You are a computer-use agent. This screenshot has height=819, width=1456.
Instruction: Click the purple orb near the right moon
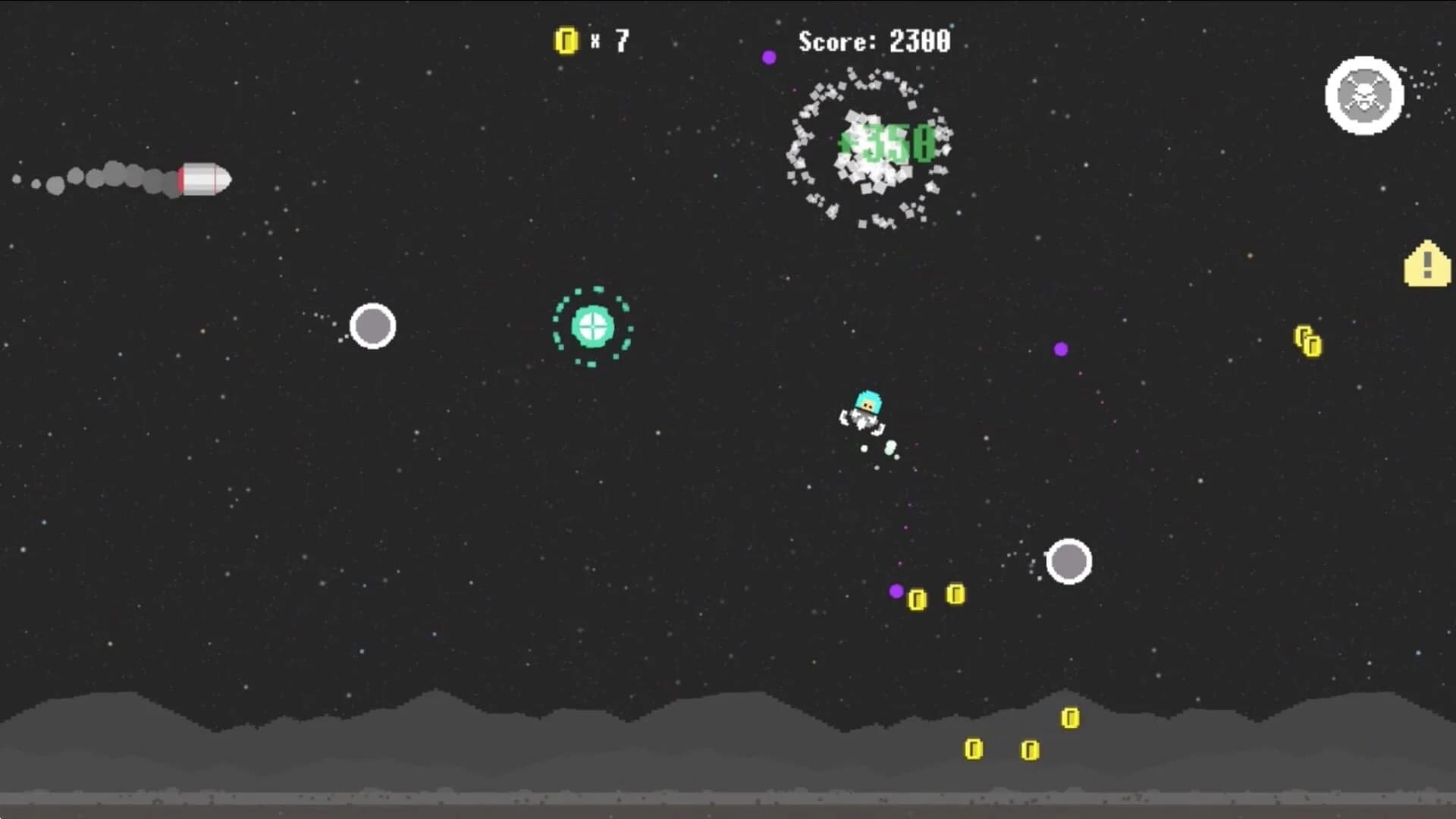tap(1060, 349)
